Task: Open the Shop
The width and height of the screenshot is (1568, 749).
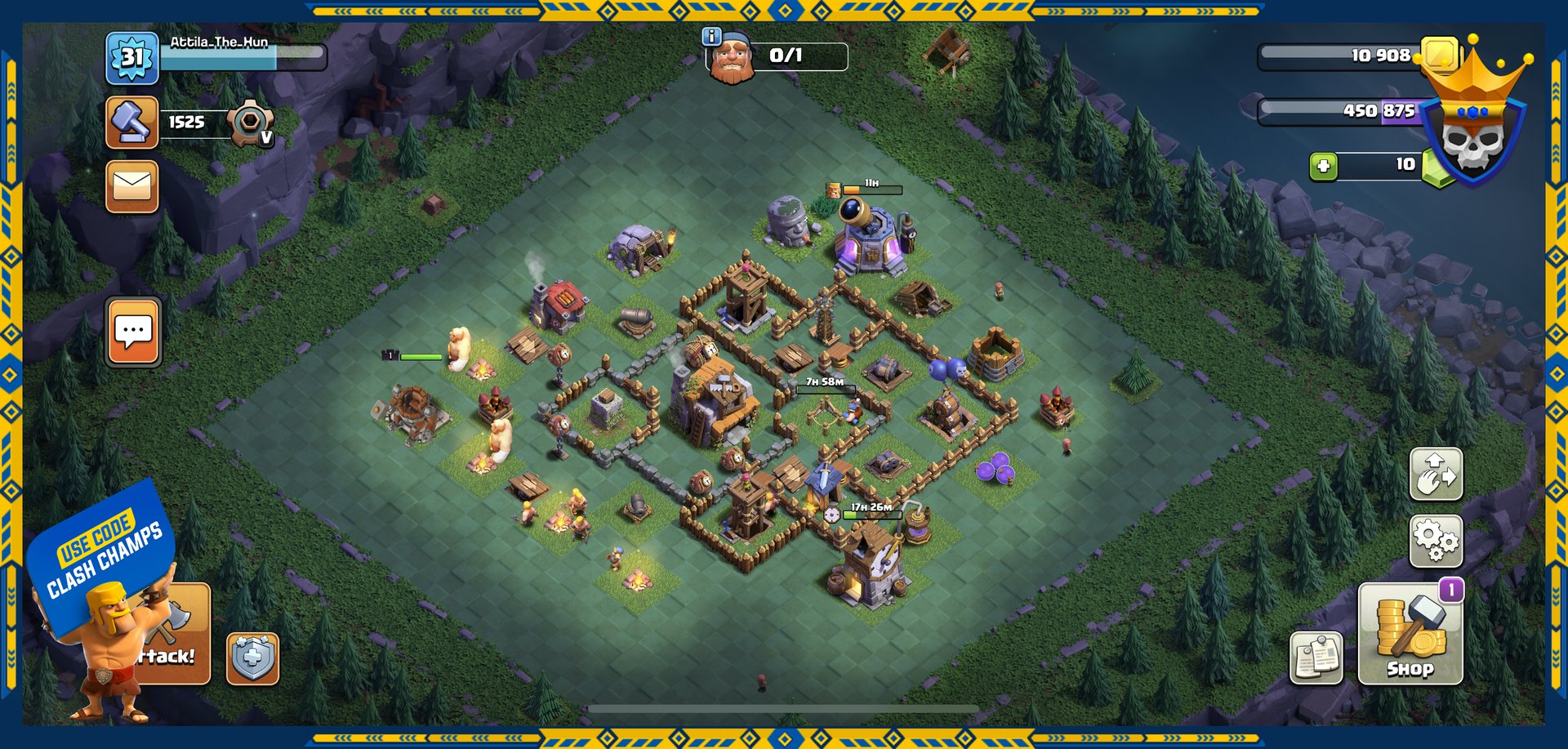Action: click(1410, 634)
